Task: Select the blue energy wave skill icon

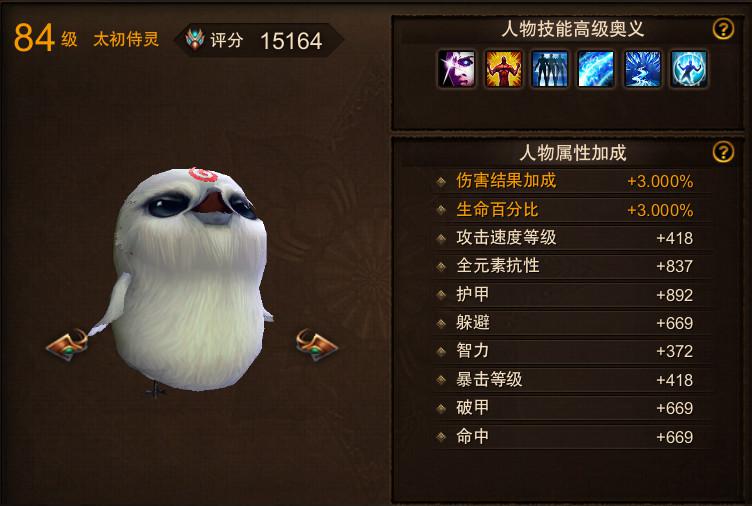Action: point(596,70)
